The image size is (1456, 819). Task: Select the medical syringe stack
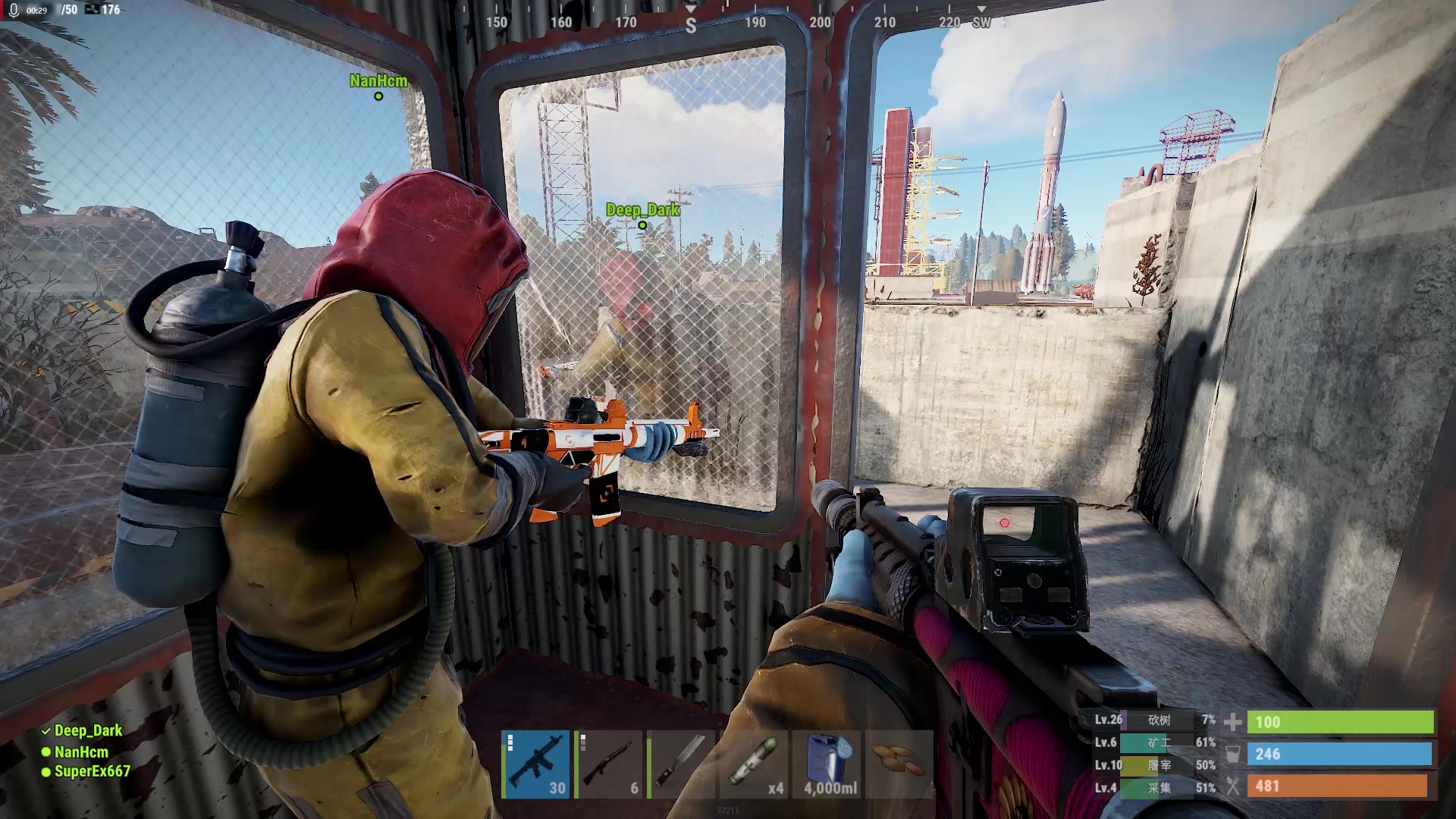click(x=754, y=764)
